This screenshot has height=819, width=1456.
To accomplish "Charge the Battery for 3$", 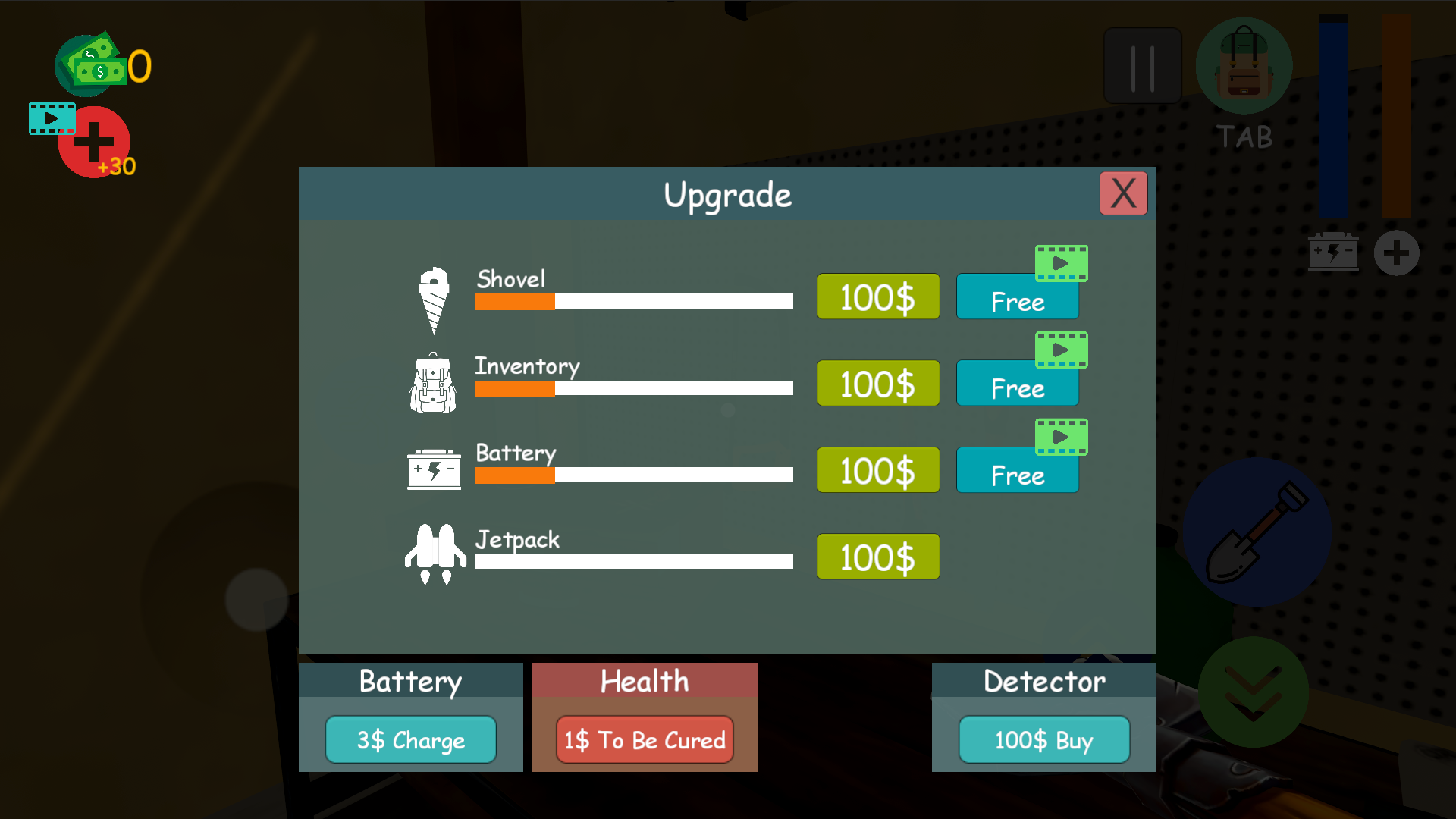I will [409, 739].
